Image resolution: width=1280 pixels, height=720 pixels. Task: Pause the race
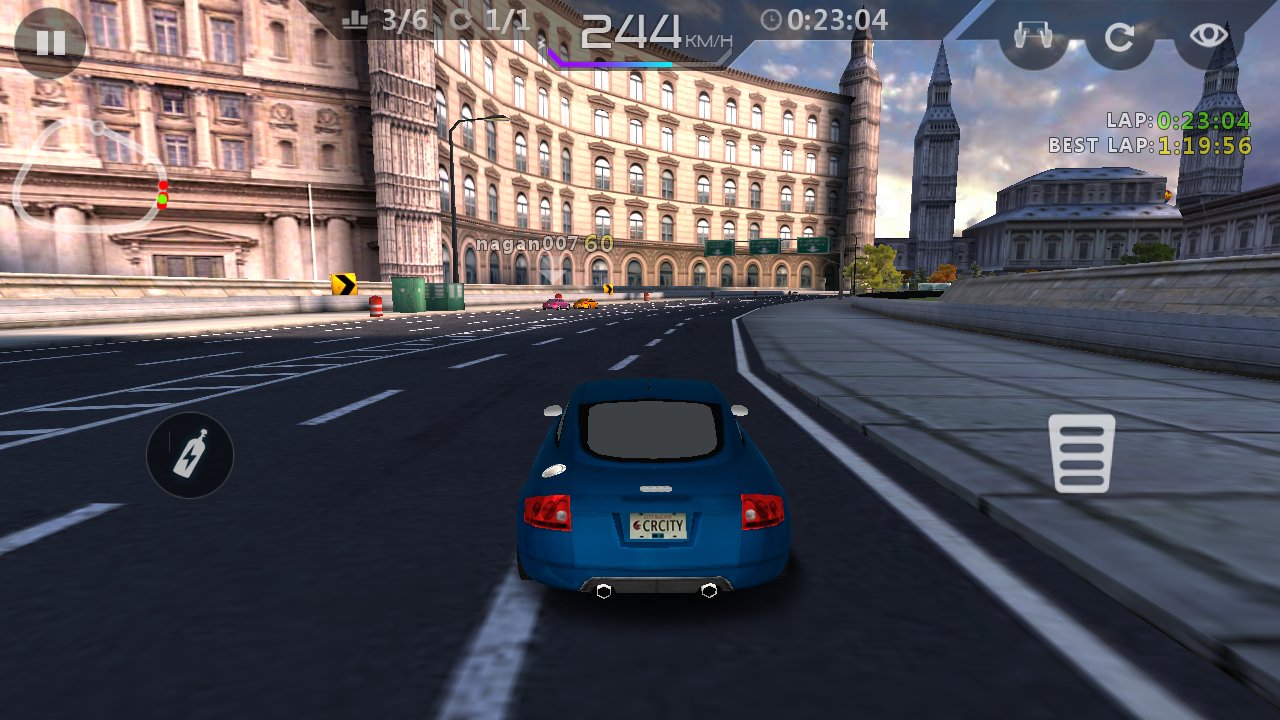50,42
